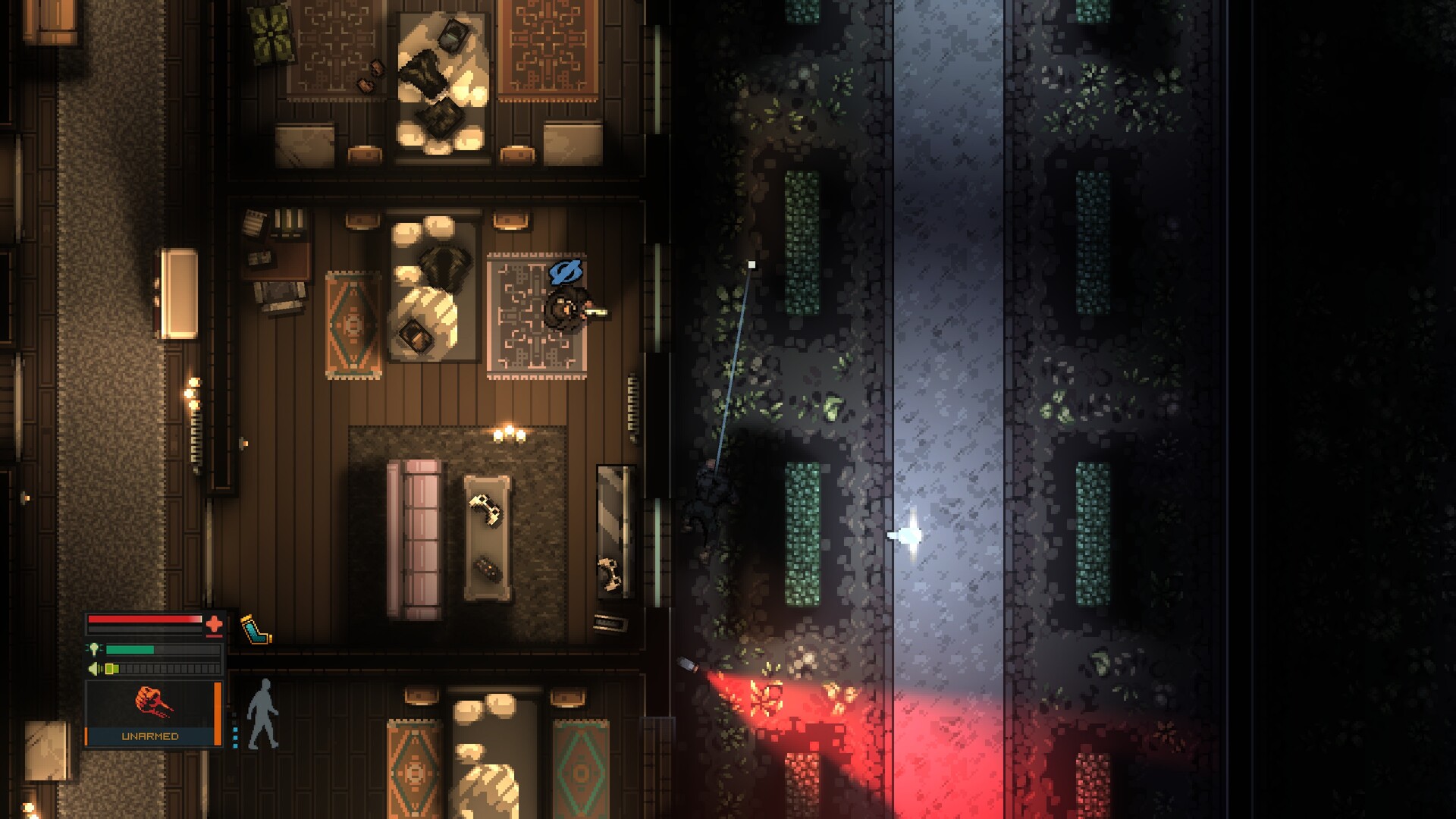Screen dimensions: 1456x819
Task: Toggle the bottom blue indicator square
Action: [x=236, y=745]
